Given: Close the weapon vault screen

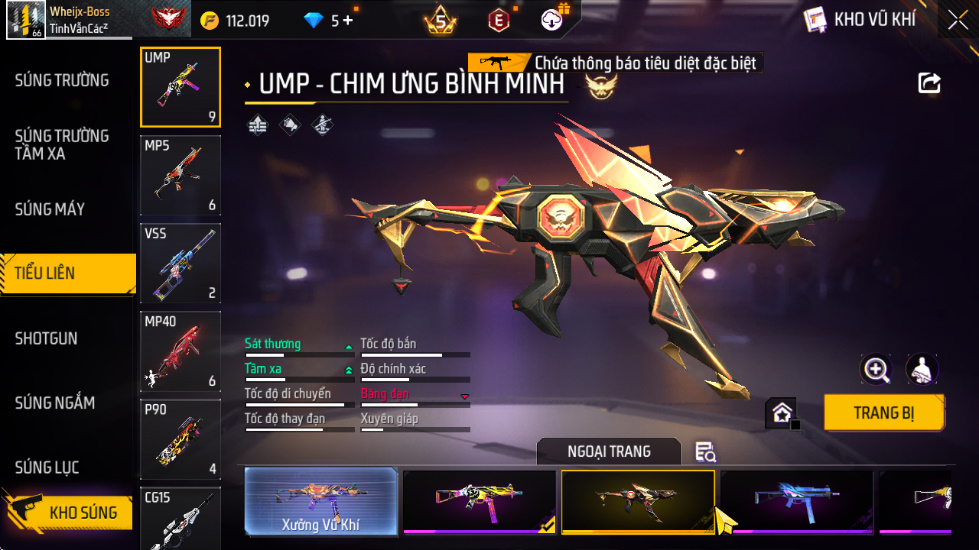Looking at the screenshot, I should [x=957, y=20].
